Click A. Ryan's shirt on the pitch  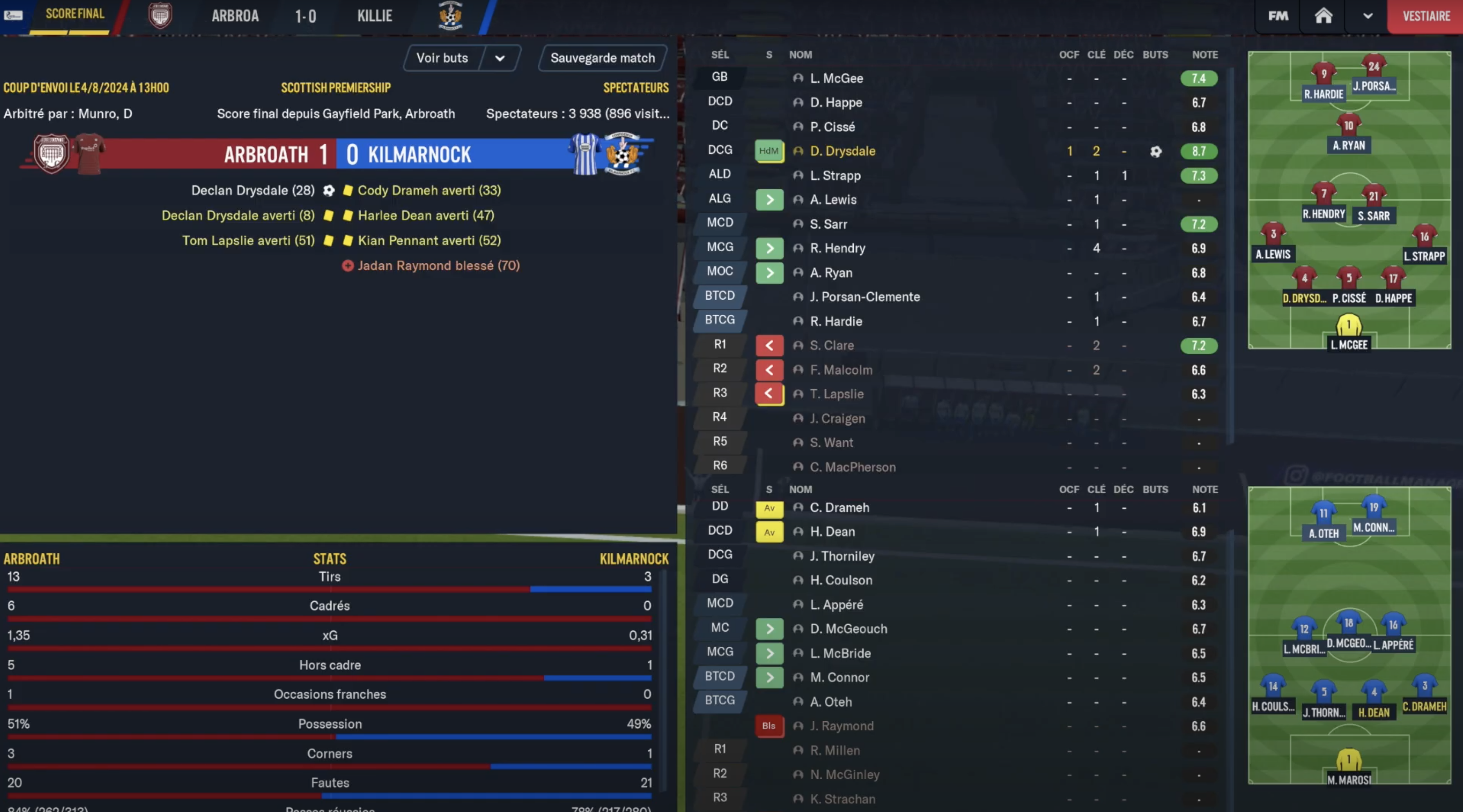[1348, 126]
